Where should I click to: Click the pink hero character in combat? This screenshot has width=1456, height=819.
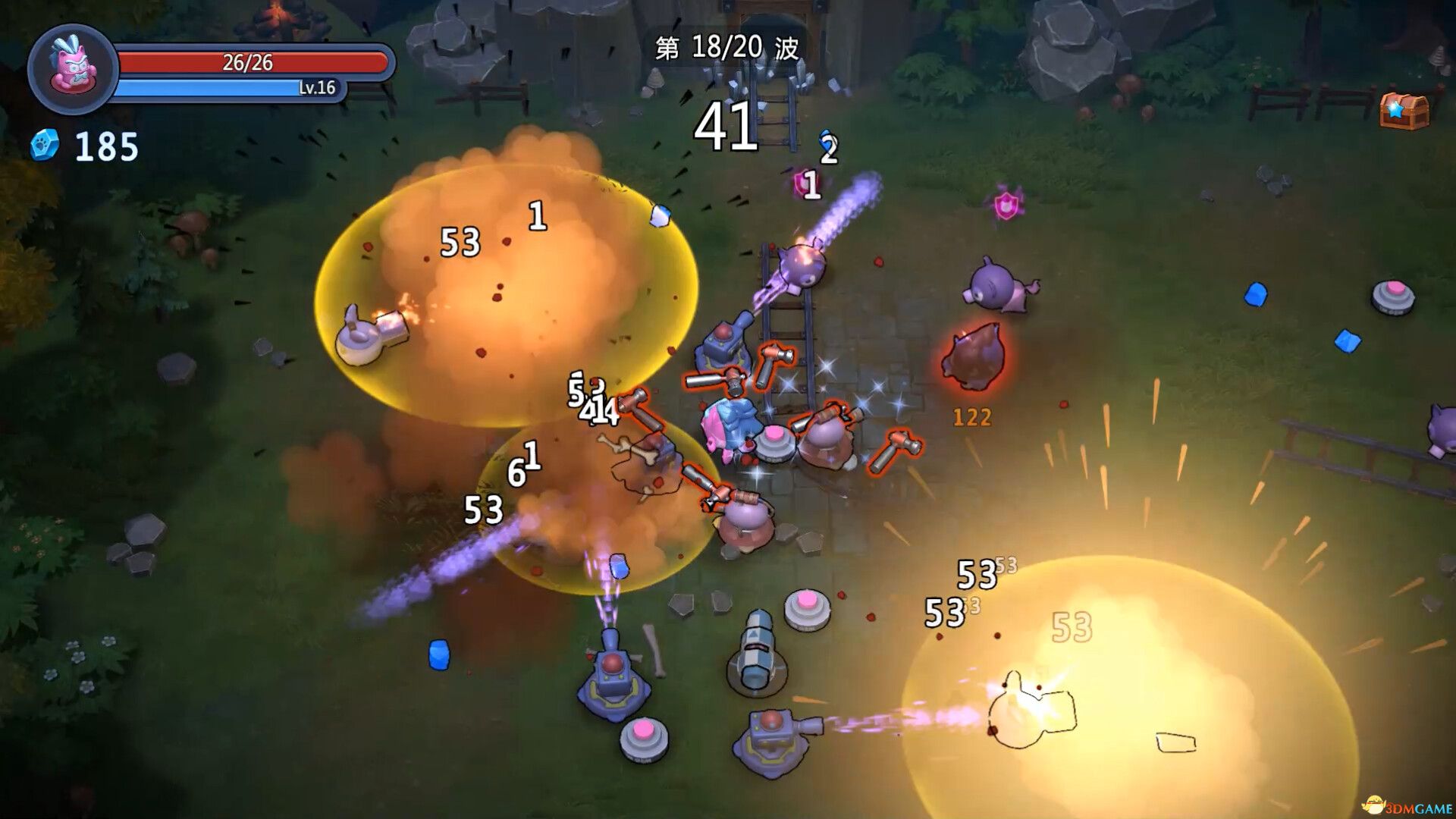[726, 425]
